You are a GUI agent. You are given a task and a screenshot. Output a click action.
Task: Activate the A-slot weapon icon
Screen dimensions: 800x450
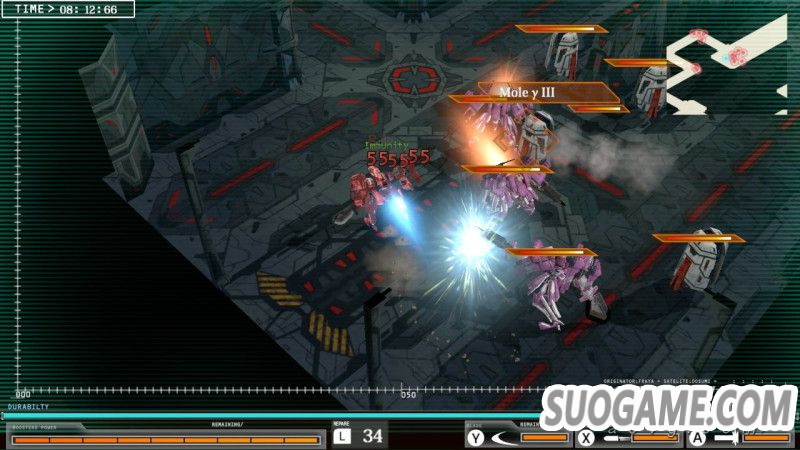(727, 437)
